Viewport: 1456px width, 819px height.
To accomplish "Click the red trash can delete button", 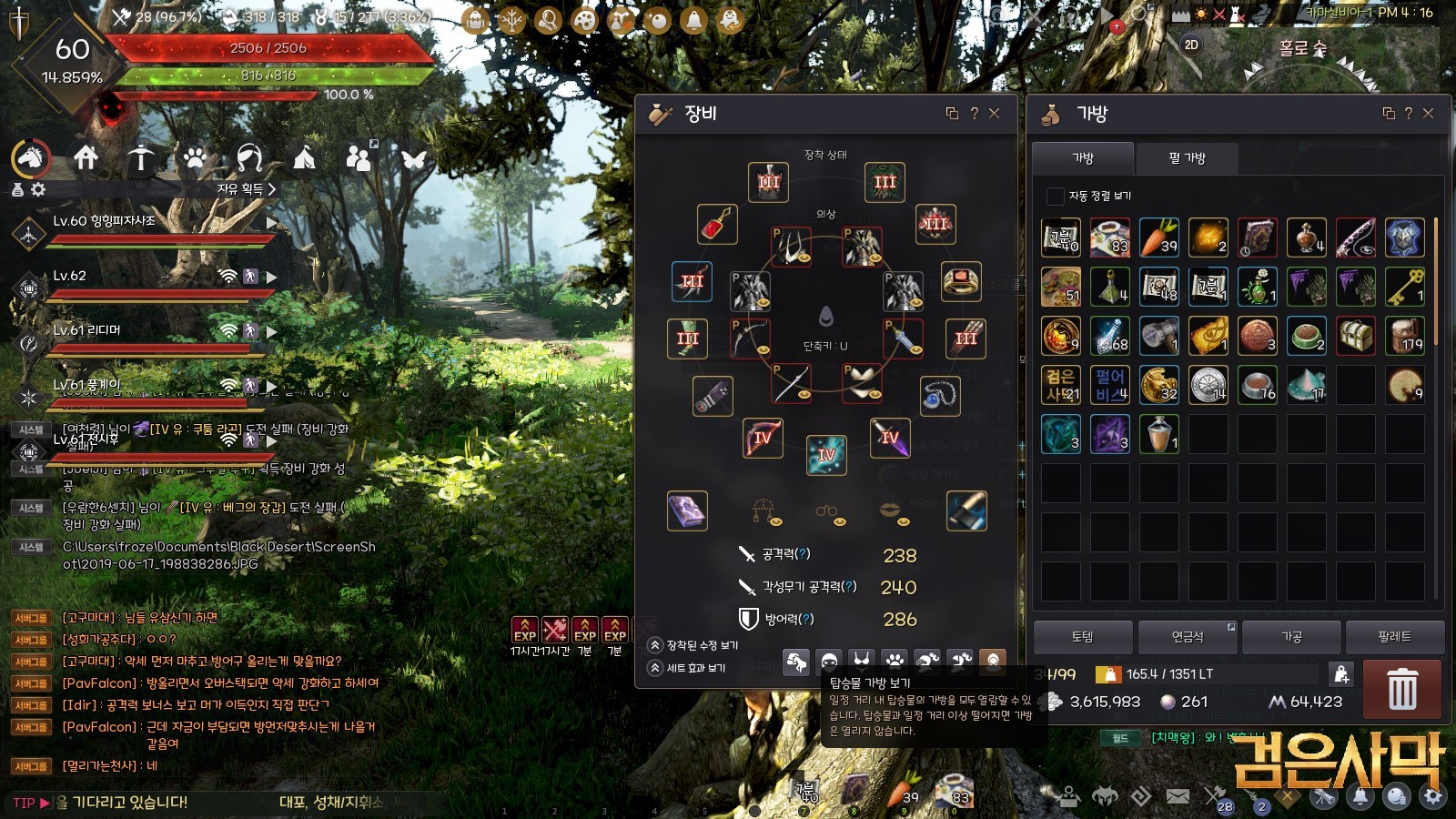I will (x=1401, y=689).
